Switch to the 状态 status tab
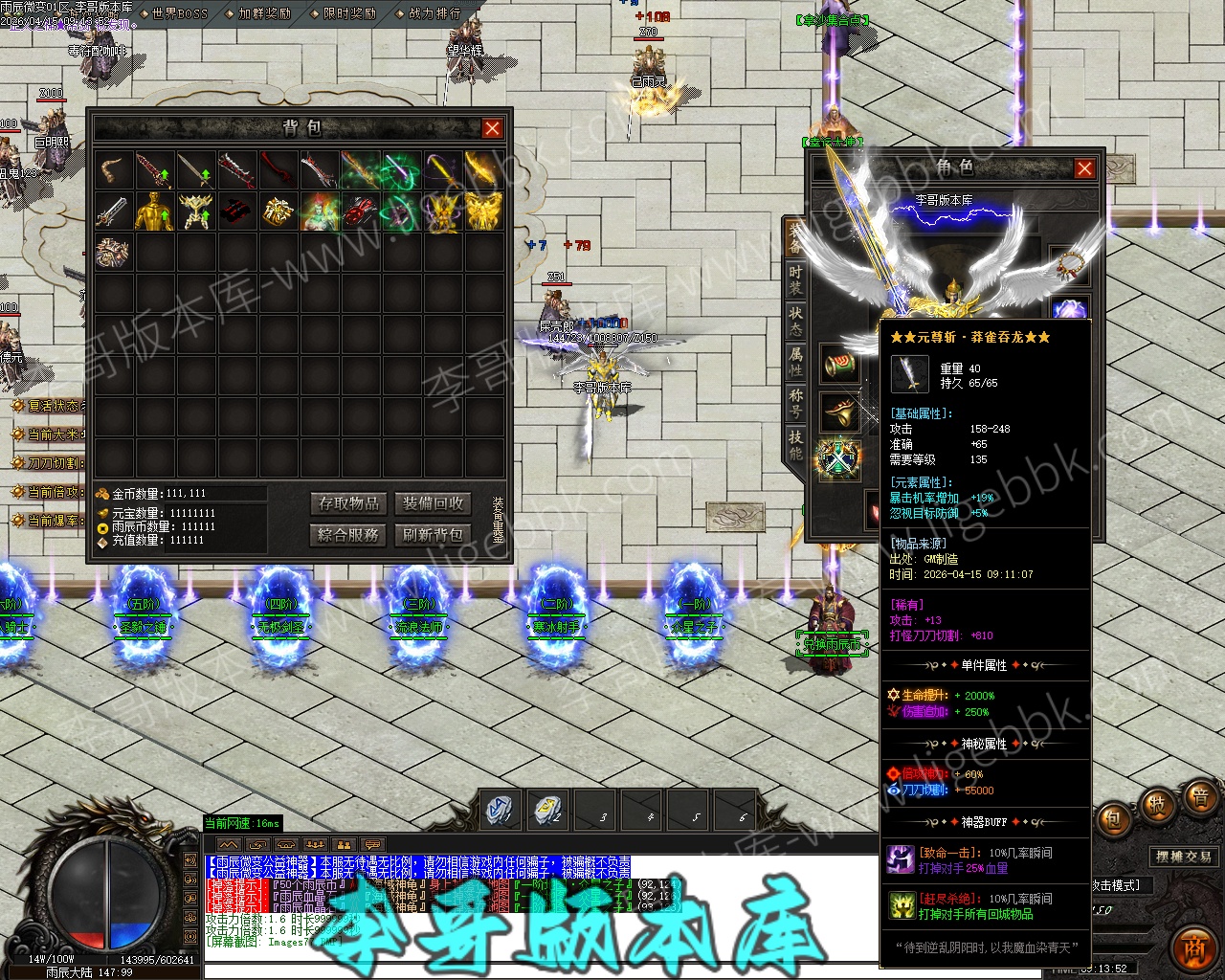 click(x=795, y=321)
